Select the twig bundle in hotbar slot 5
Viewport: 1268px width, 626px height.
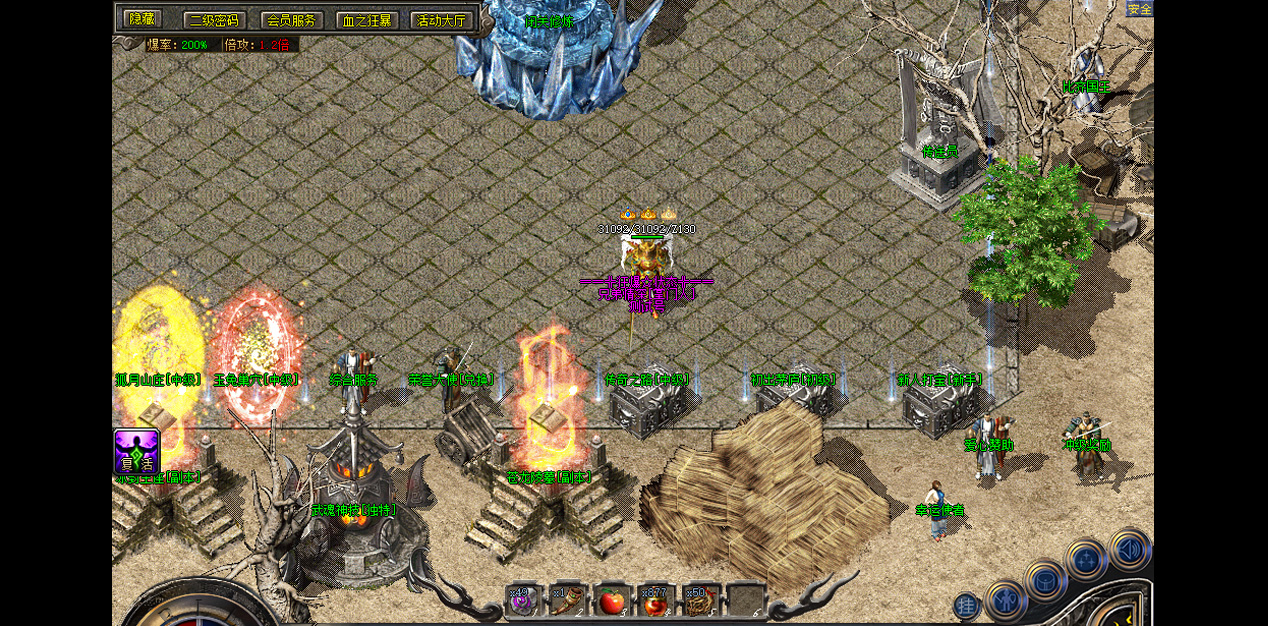pos(699,600)
